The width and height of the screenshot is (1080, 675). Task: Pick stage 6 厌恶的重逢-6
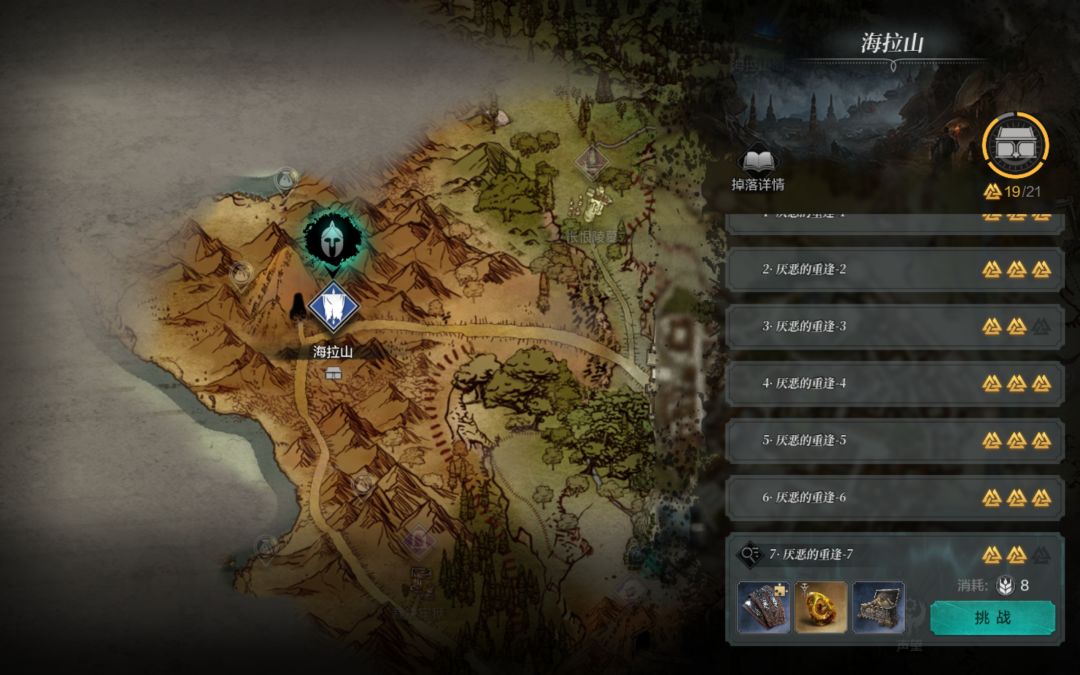click(x=892, y=497)
